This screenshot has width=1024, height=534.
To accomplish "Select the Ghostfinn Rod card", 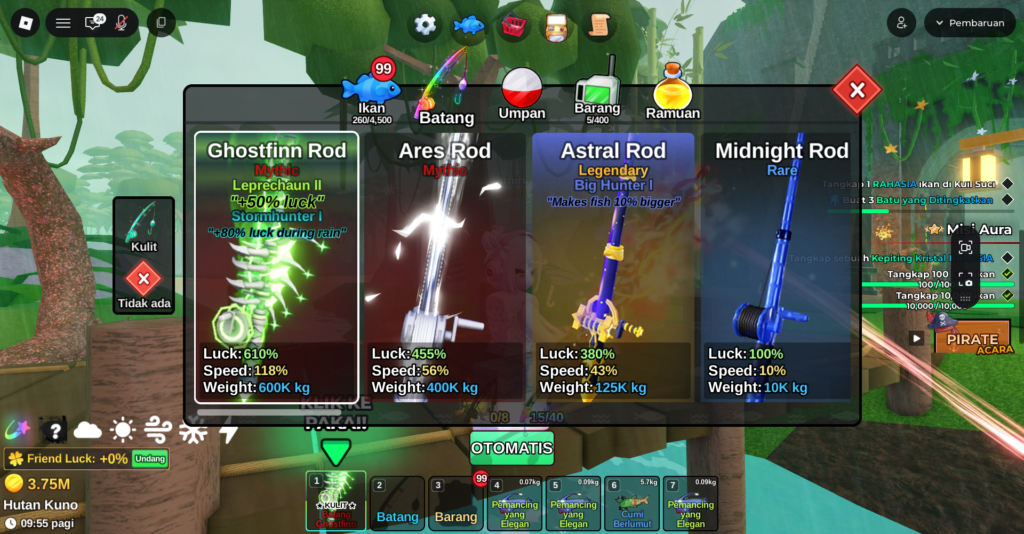I will point(276,267).
